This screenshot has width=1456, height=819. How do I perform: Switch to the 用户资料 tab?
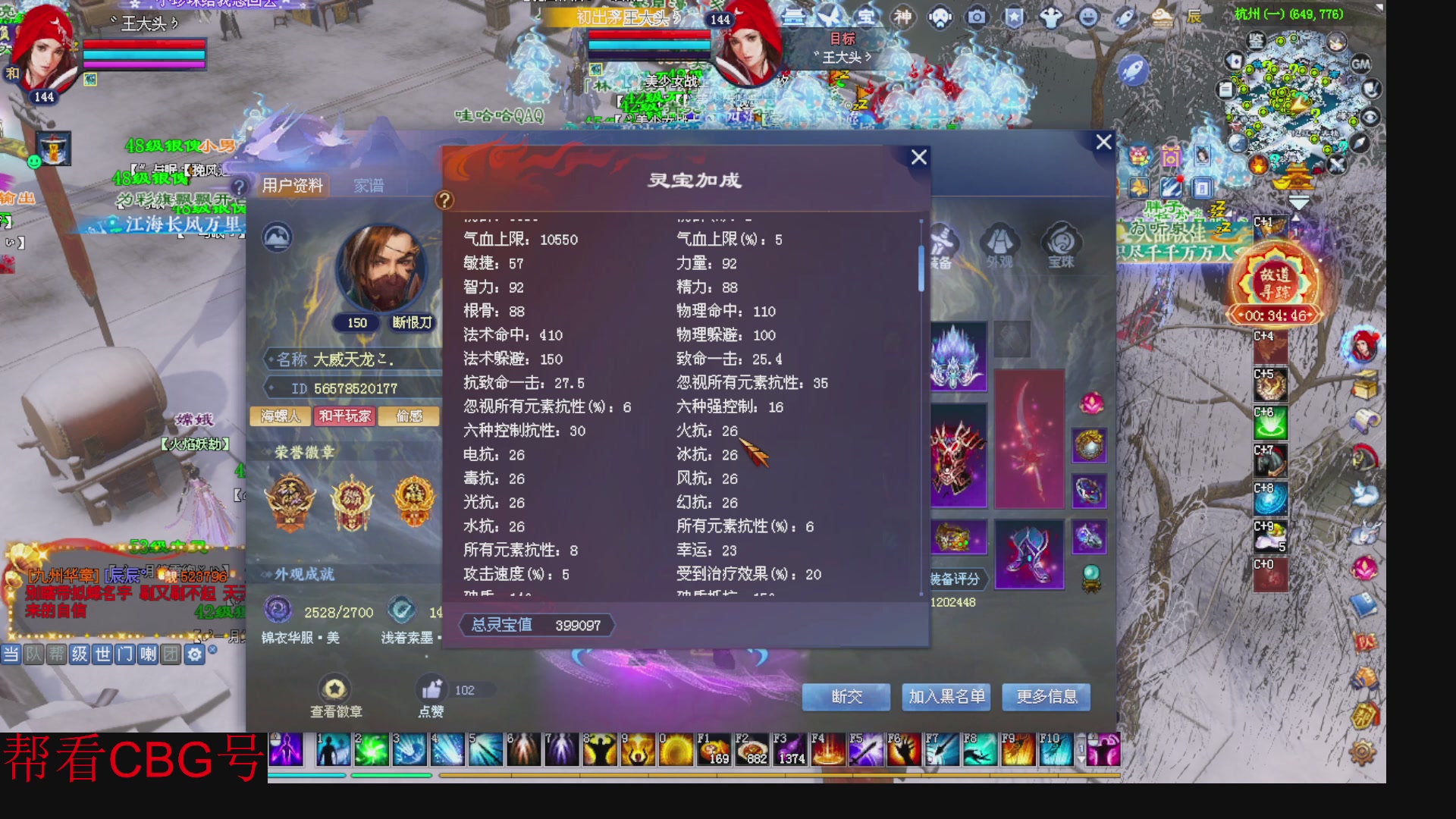click(292, 184)
